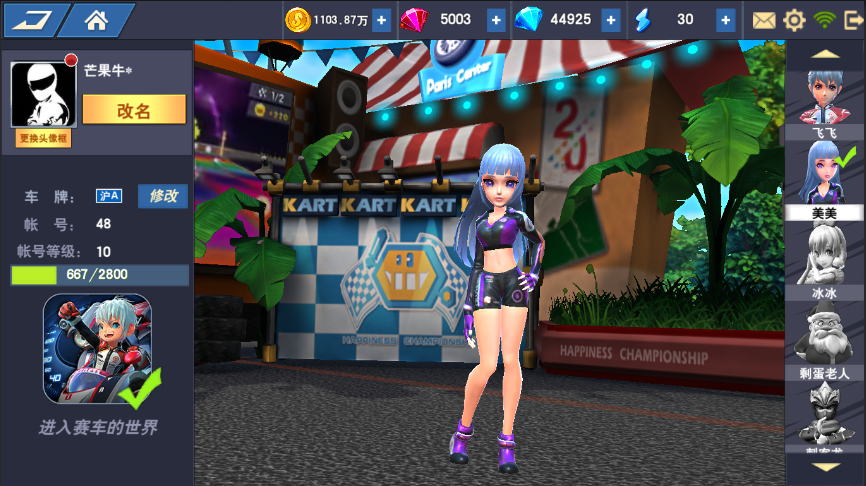Add more lightning energy with the plus button

pos(726,20)
